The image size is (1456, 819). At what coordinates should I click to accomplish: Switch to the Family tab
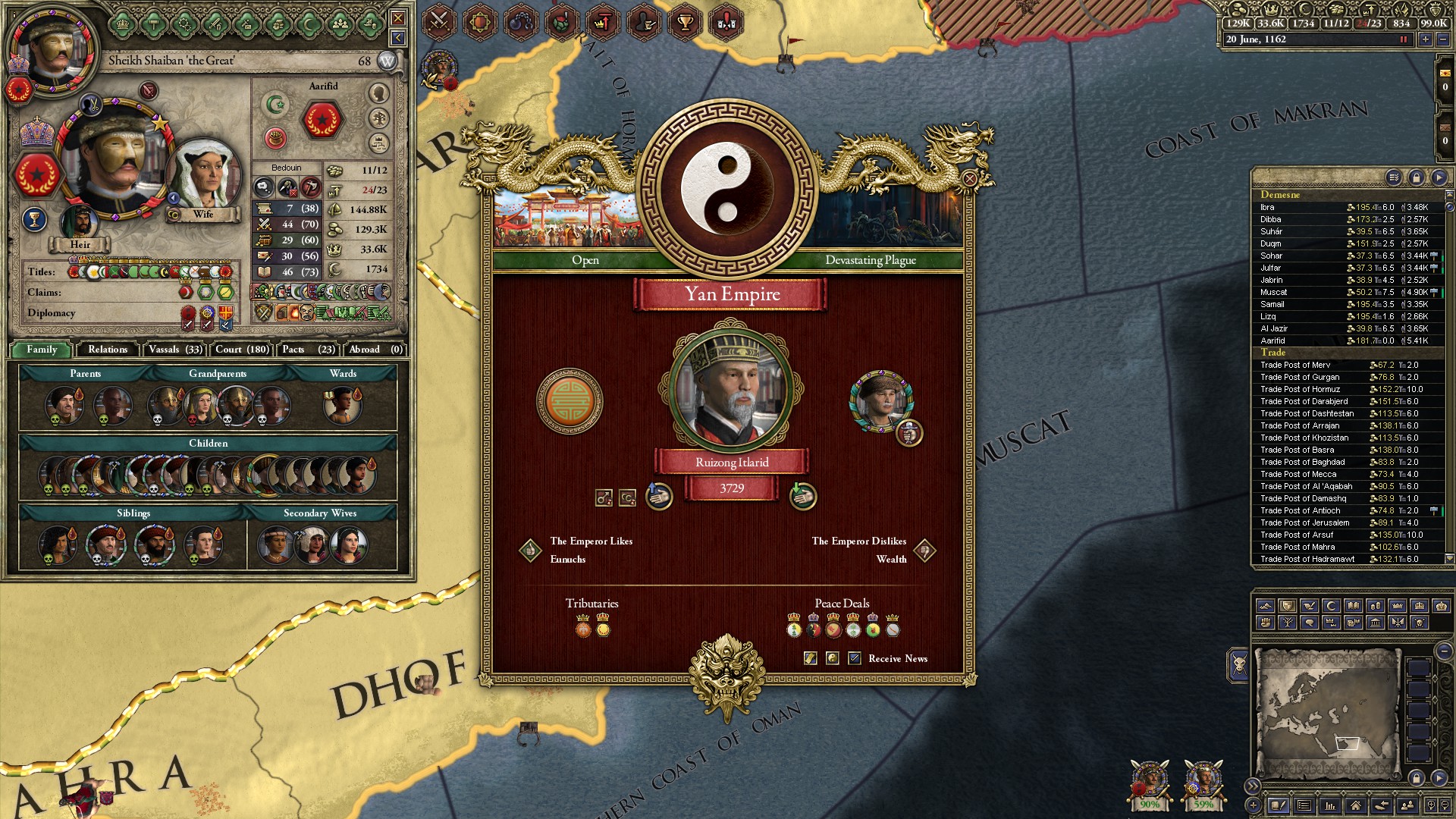coord(42,350)
